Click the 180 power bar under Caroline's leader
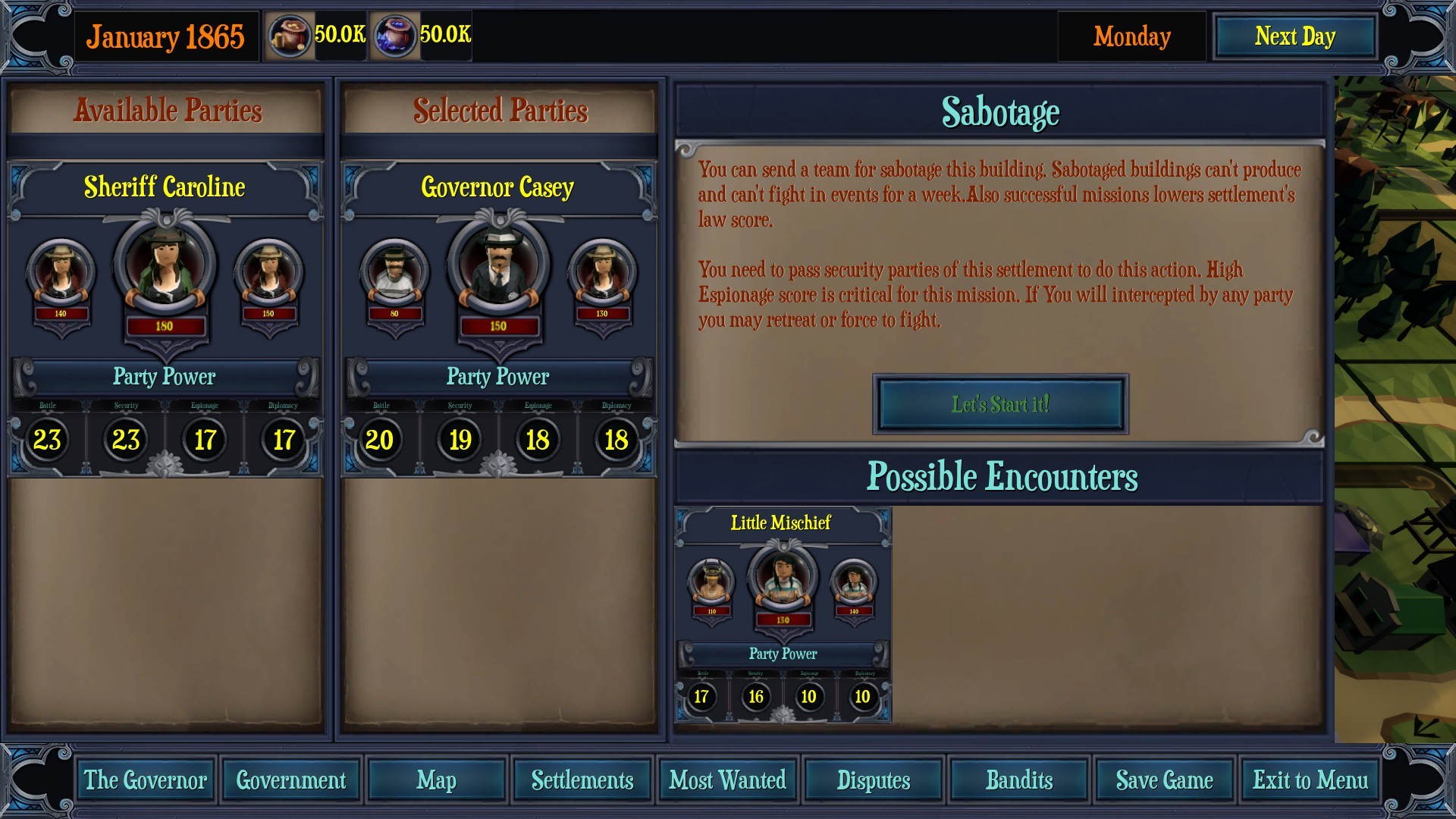Image resolution: width=1456 pixels, height=819 pixels. coord(165,325)
